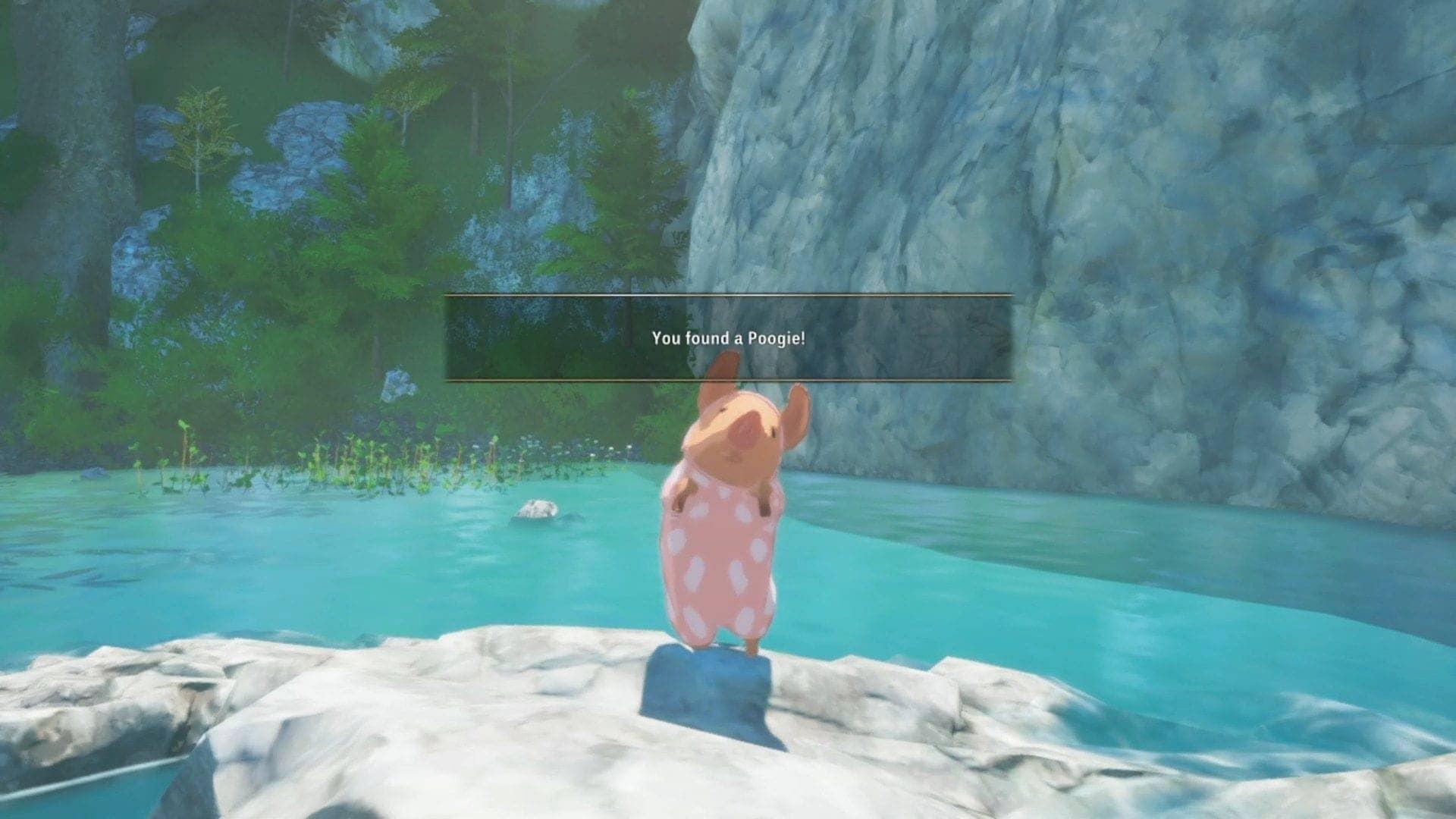Click the dark rock beneath the Poogie's feet
The height and width of the screenshot is (819, 1456).
[x=705, y=682]
